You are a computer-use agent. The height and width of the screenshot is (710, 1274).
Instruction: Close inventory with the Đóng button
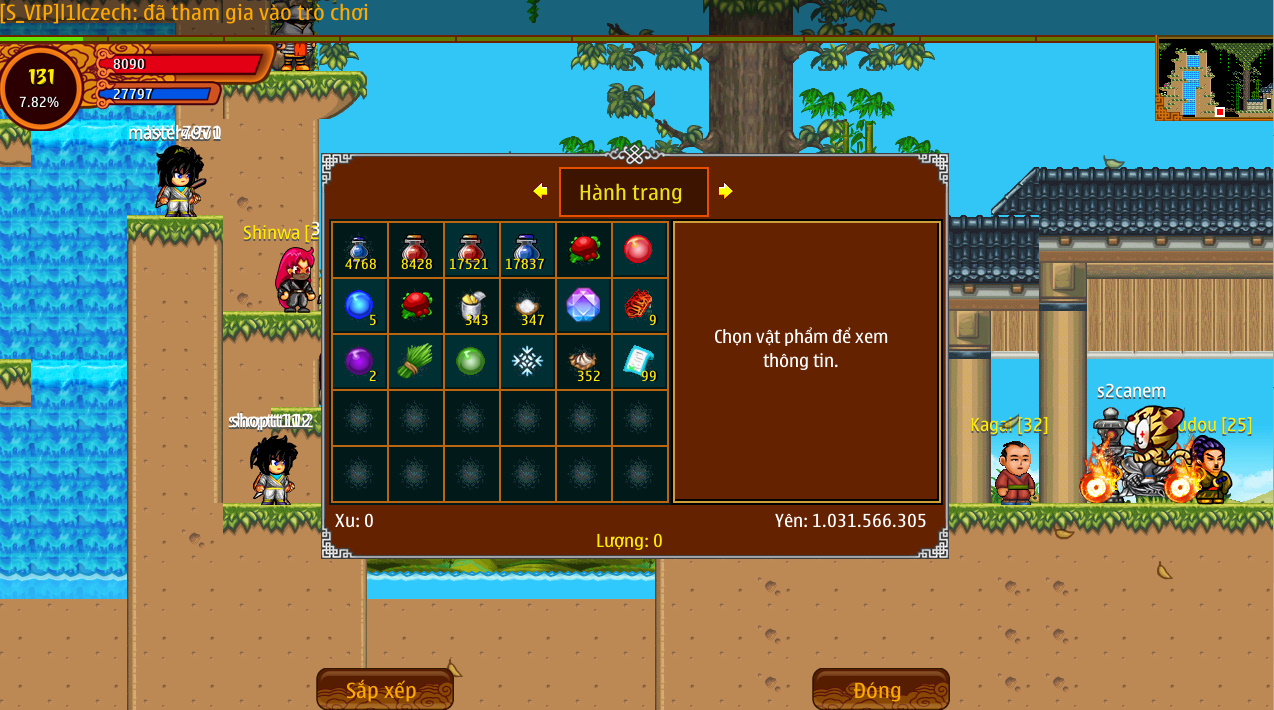[x=880, y=690]
